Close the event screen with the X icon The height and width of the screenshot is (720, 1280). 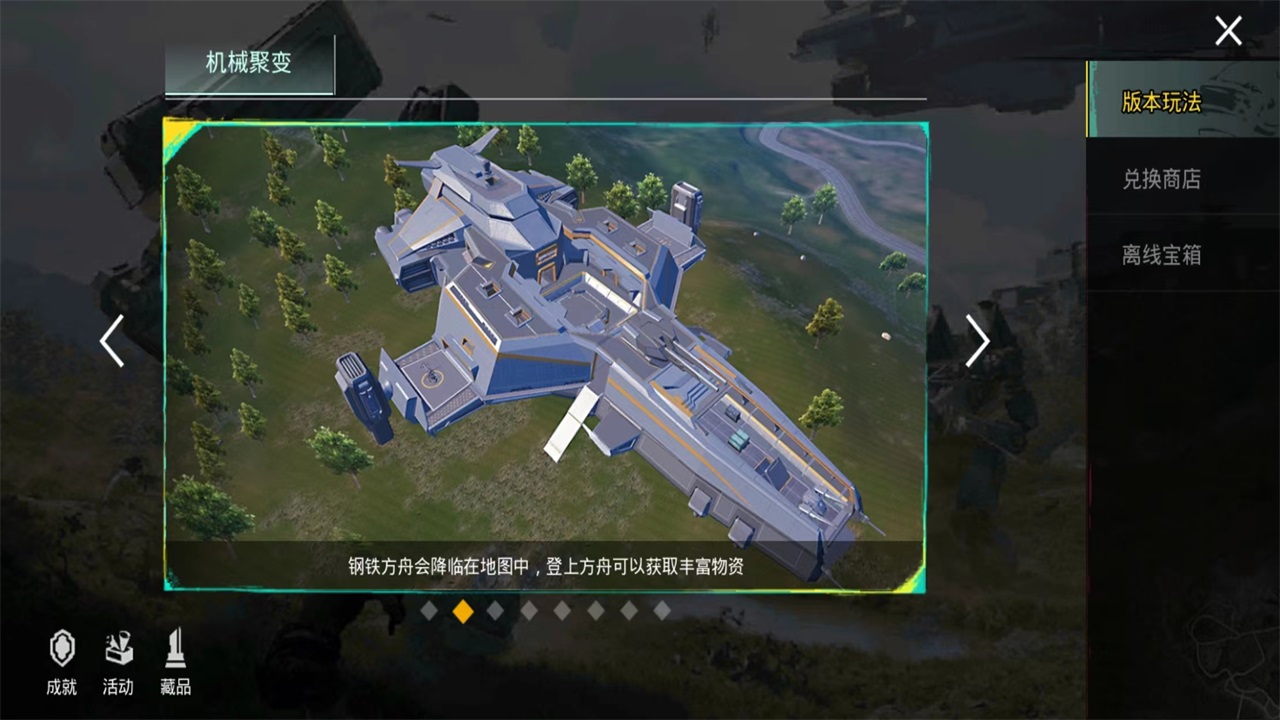(1228, 31)
